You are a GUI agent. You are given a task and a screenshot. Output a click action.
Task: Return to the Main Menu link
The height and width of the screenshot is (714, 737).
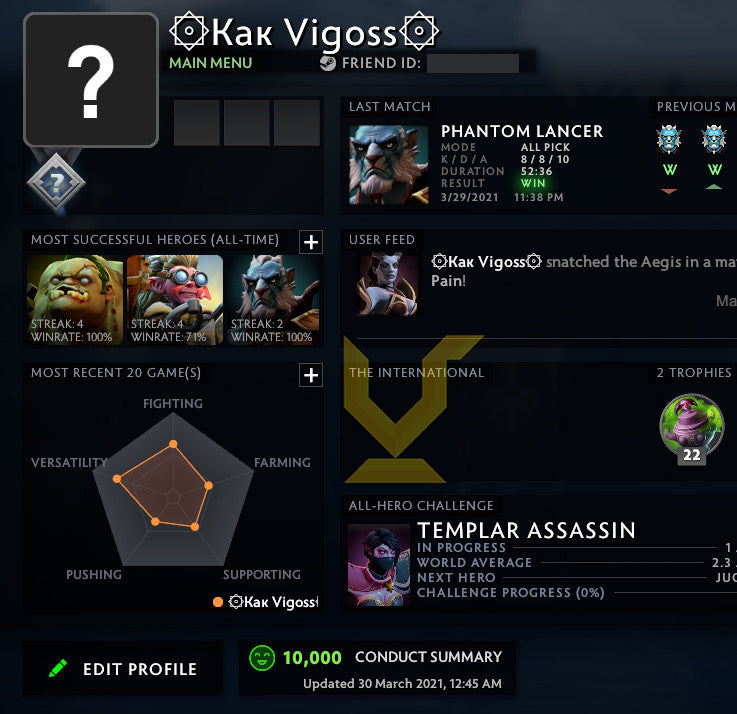coord(210,63)
